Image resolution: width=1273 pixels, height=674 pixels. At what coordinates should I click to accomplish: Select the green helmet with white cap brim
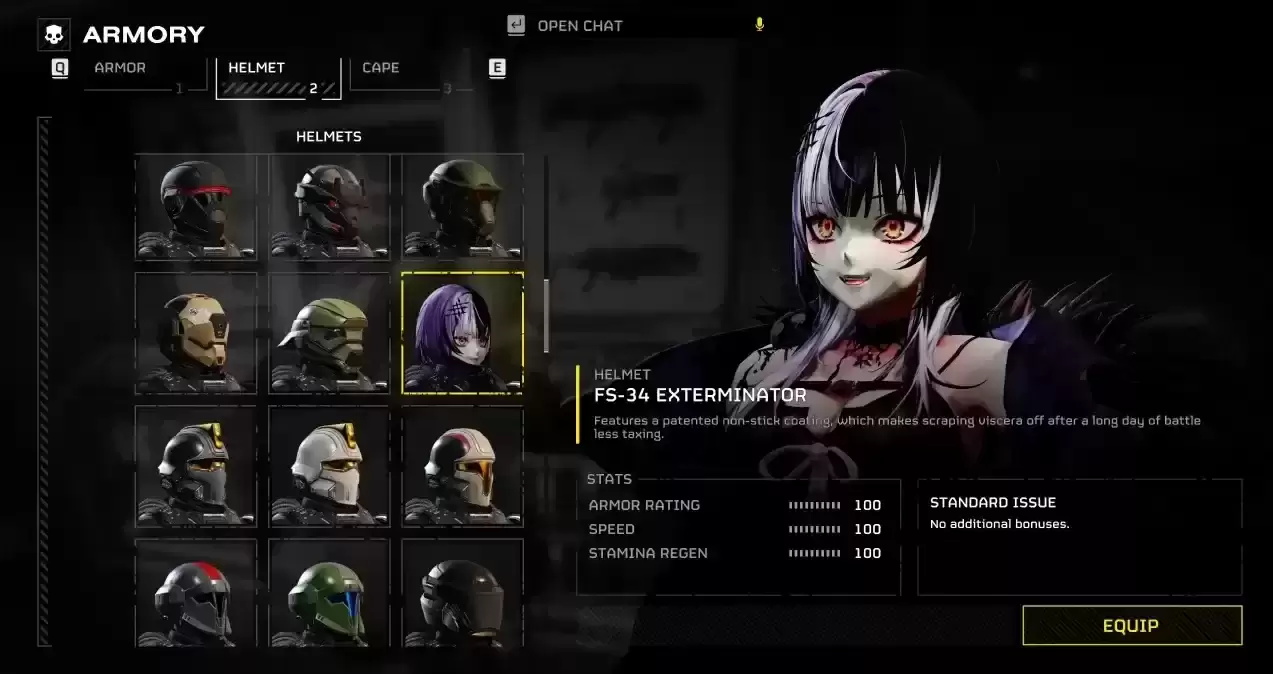[x=329, y=333]
